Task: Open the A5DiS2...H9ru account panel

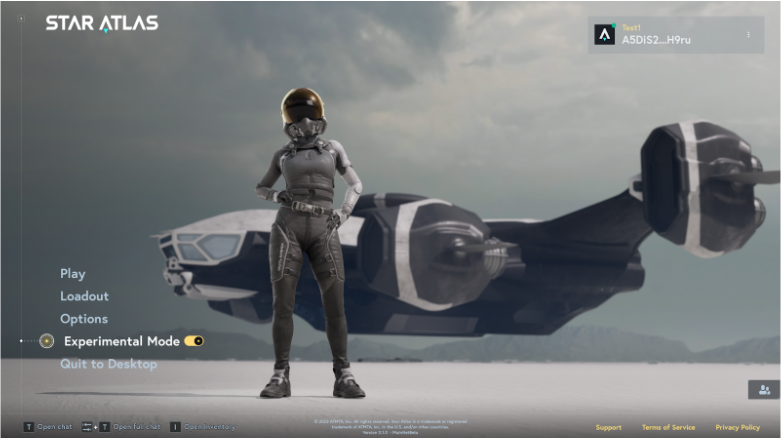Action: tap(658, 36)
